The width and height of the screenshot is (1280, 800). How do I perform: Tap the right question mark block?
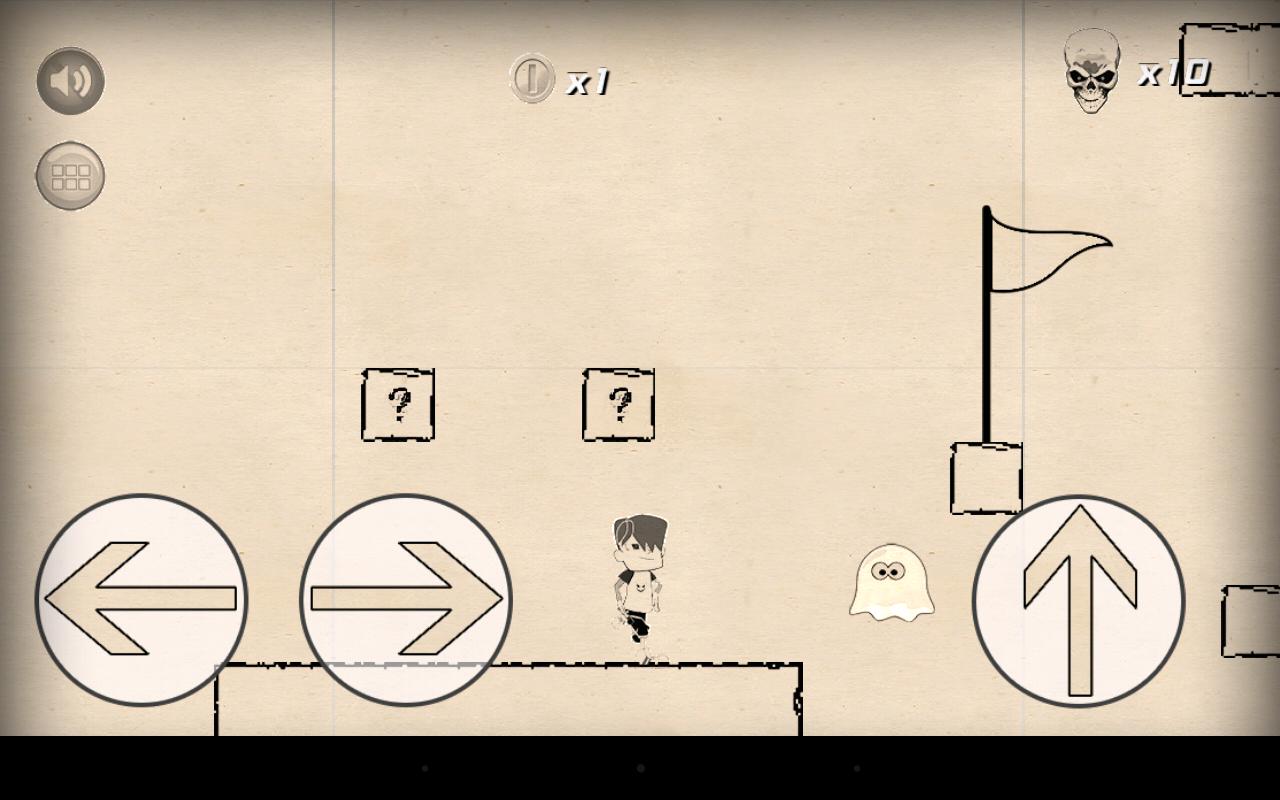coord(618,405)
